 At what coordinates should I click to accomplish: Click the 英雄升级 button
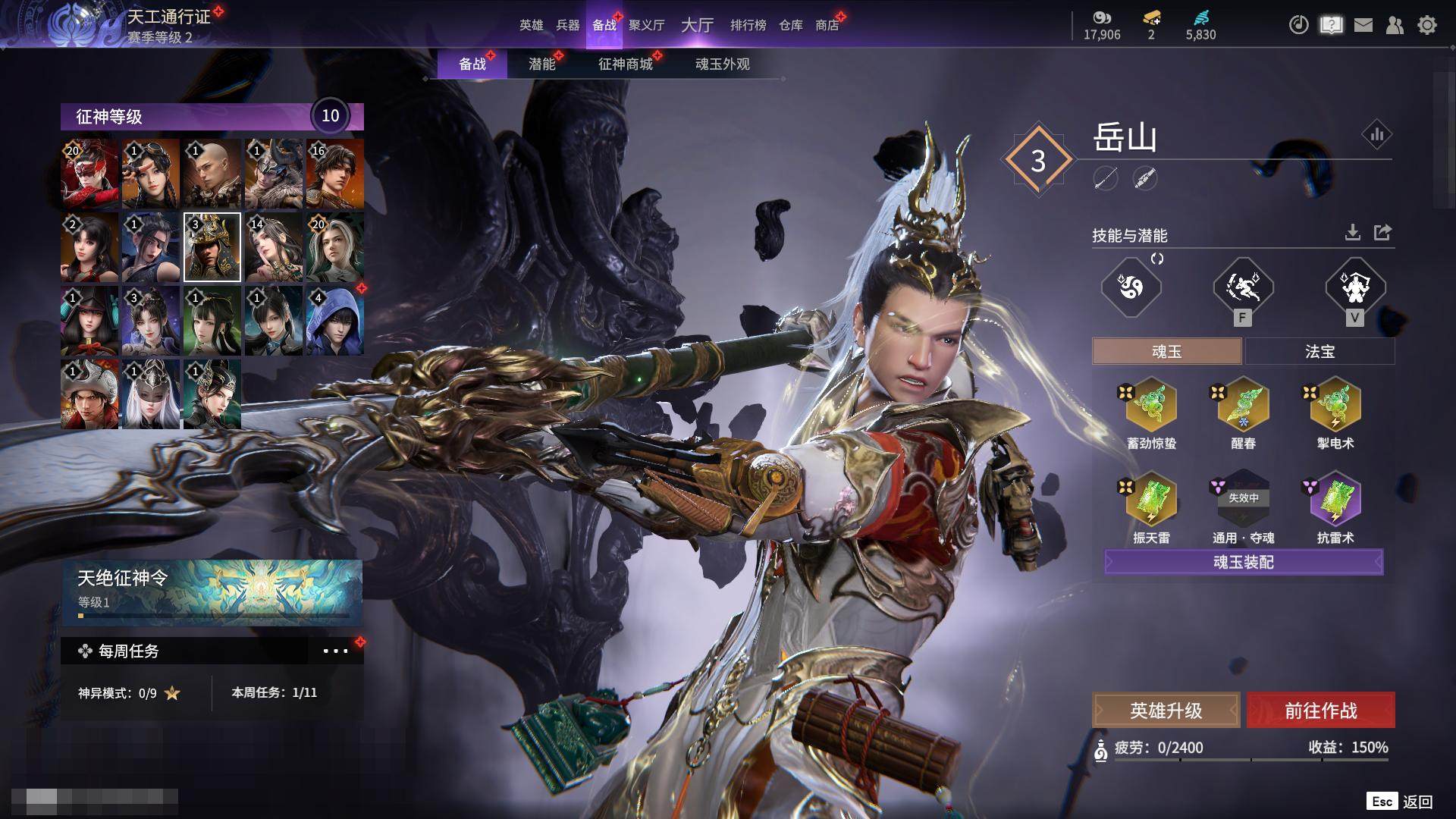pyautogui.click(x=1166, y=711)
